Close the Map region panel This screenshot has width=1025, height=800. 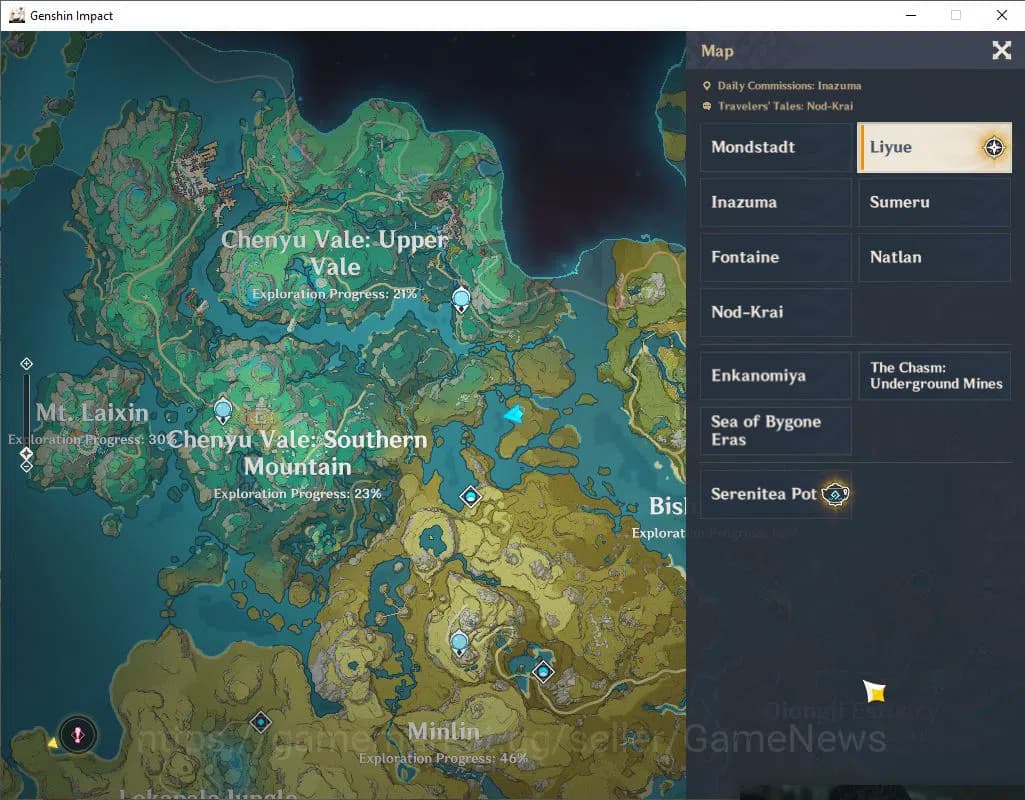click(1001, 51)
